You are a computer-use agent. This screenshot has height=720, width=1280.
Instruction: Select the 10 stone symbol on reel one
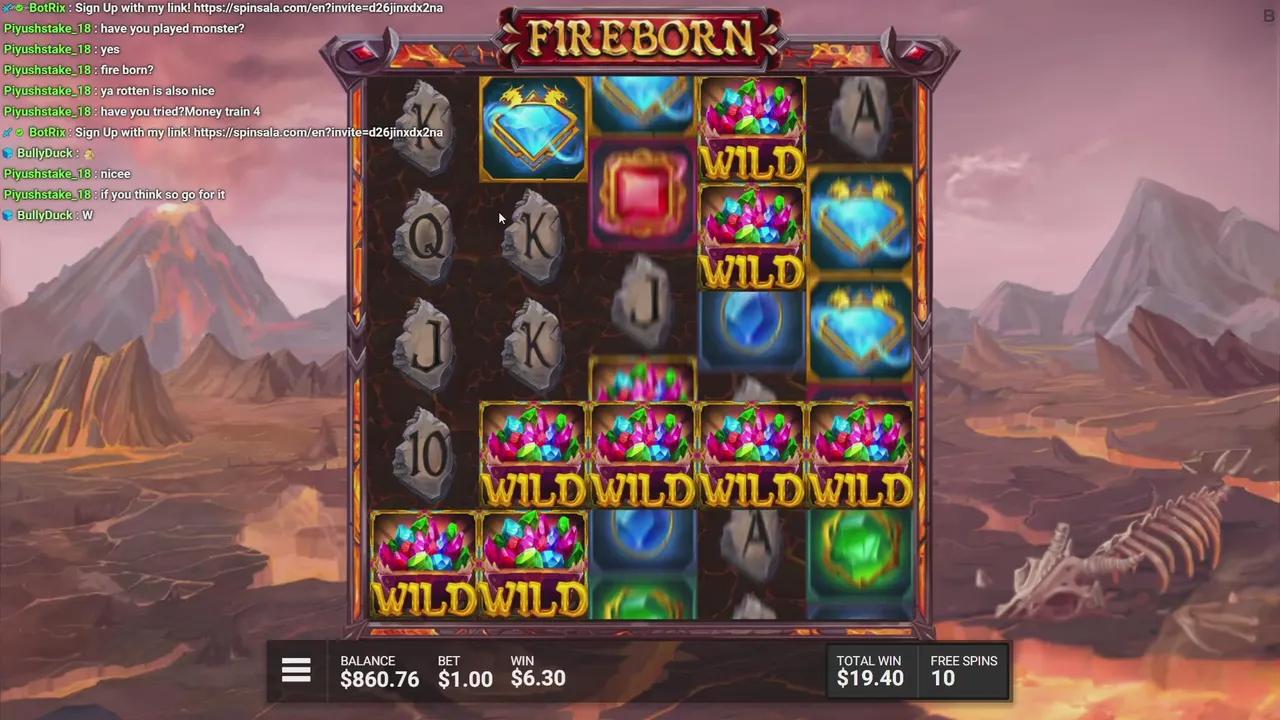[x=425, y=455]
